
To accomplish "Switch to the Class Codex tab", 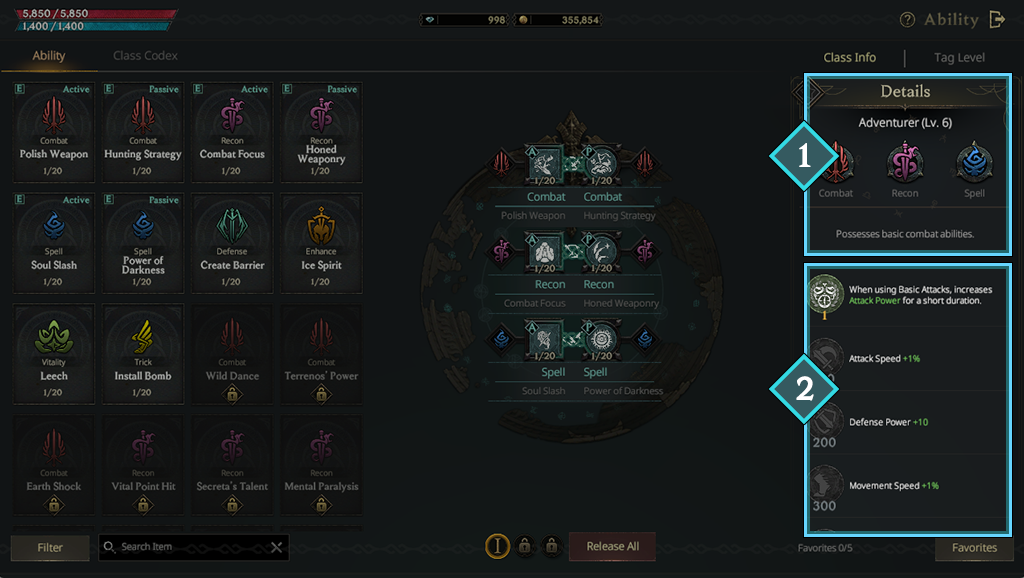I will (145, 56).
